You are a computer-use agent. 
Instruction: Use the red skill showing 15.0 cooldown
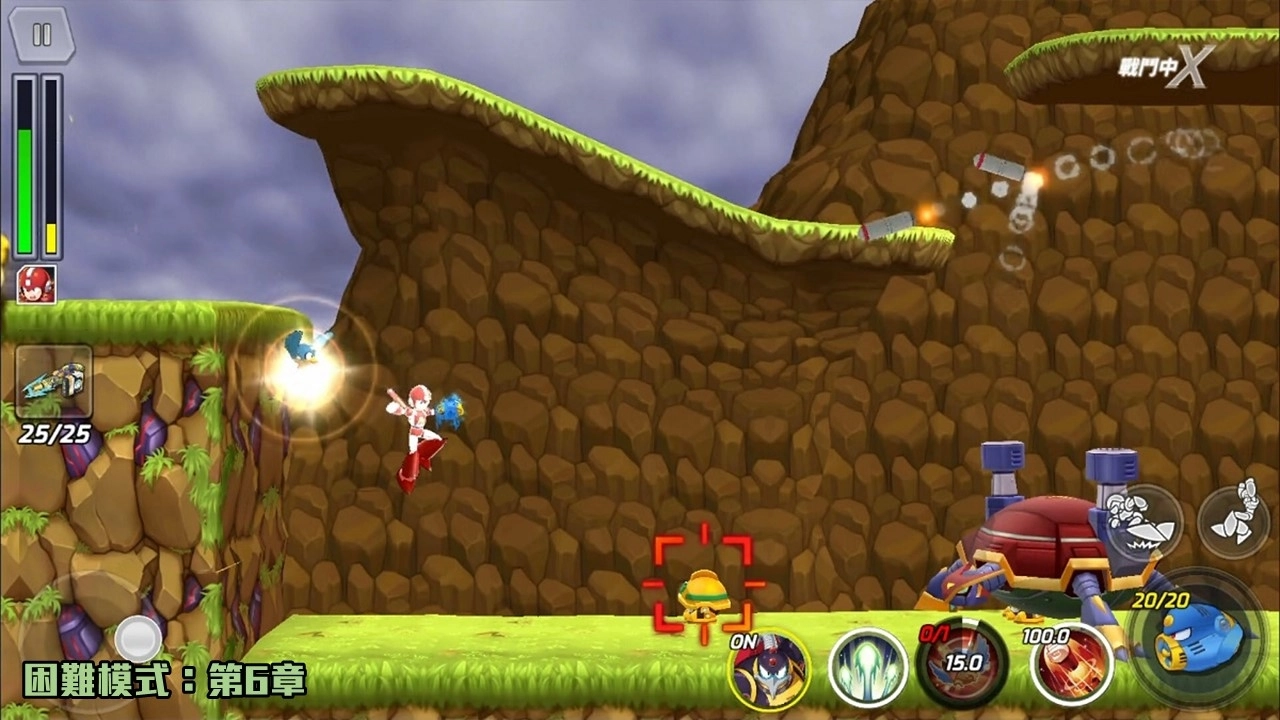point(961,663)
